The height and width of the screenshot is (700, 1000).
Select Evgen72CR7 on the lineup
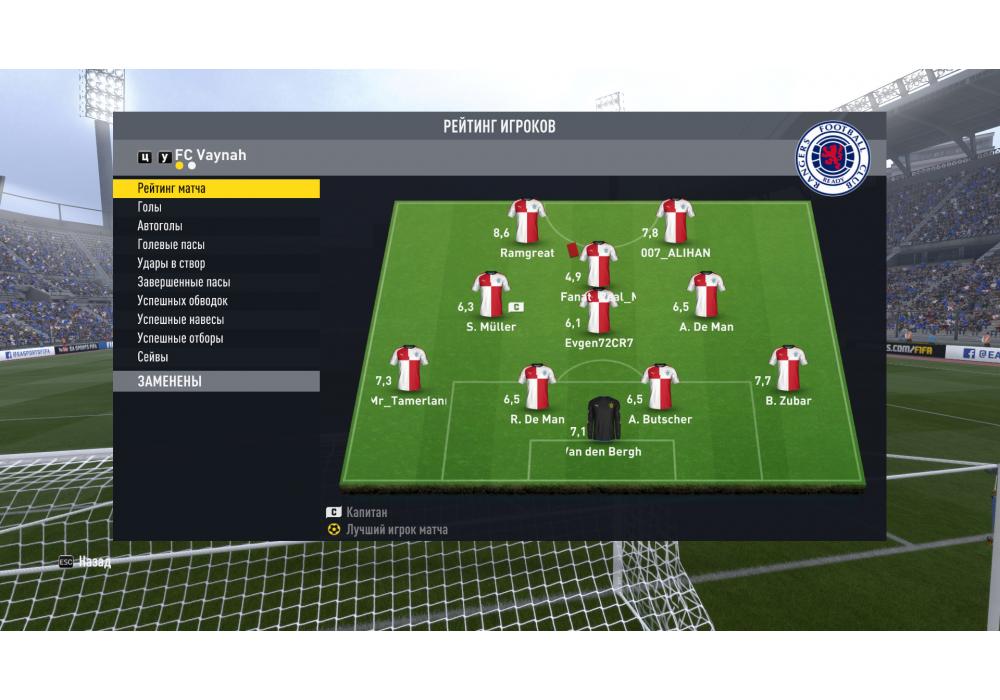pos(599,313)
